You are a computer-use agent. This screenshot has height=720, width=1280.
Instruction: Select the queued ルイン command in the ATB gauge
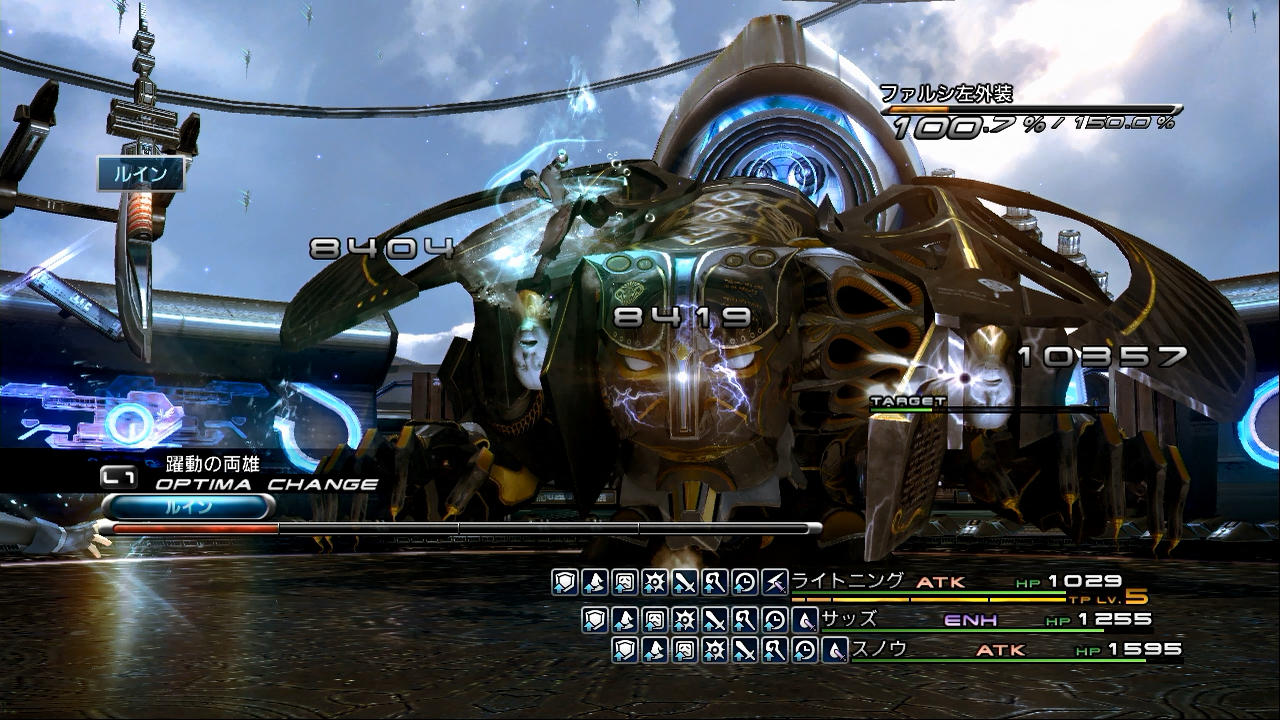[x=188, y=507]
